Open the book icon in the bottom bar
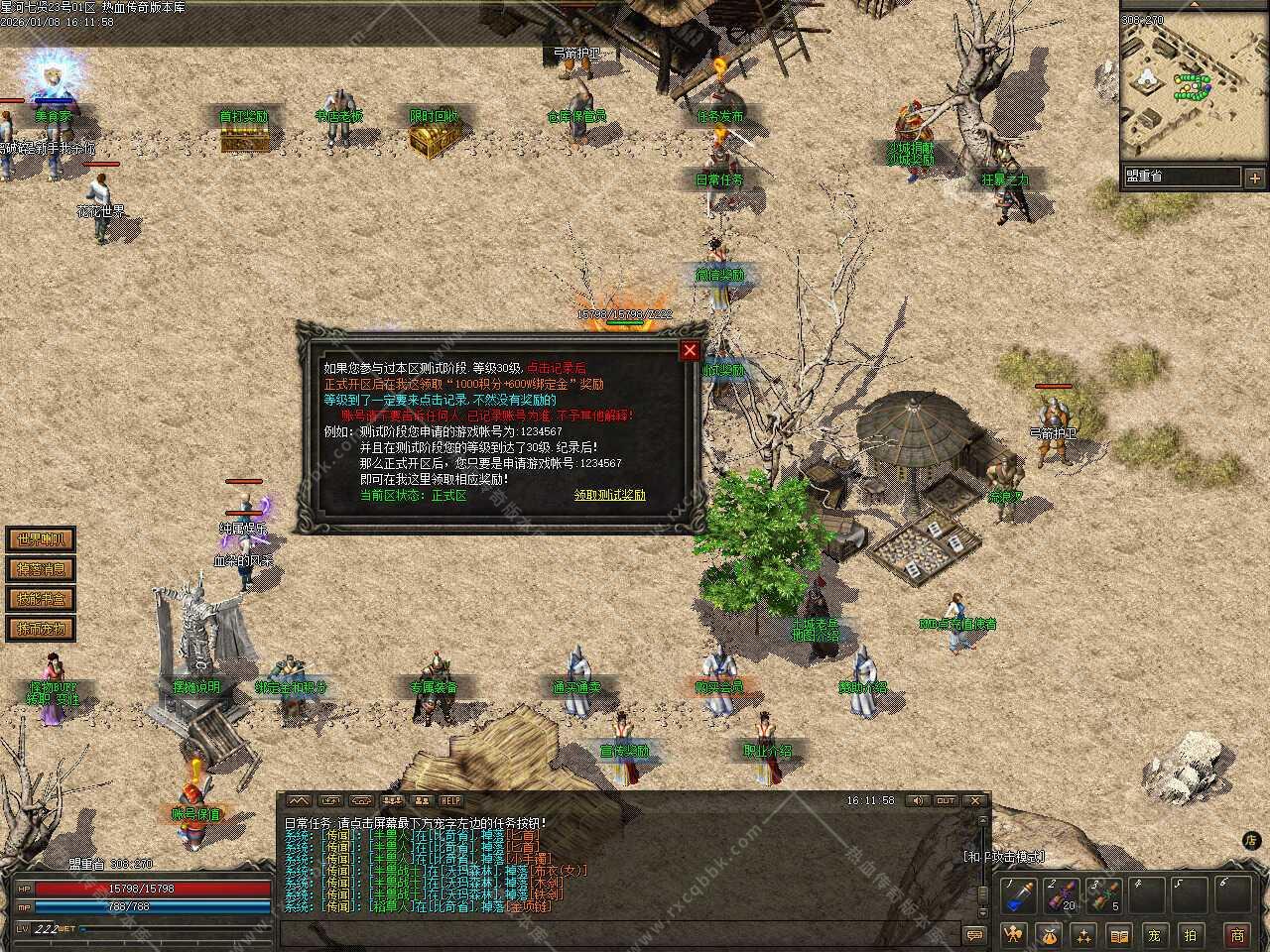The width and height of the screenshot is (1270, 952). click(1119, 934)
